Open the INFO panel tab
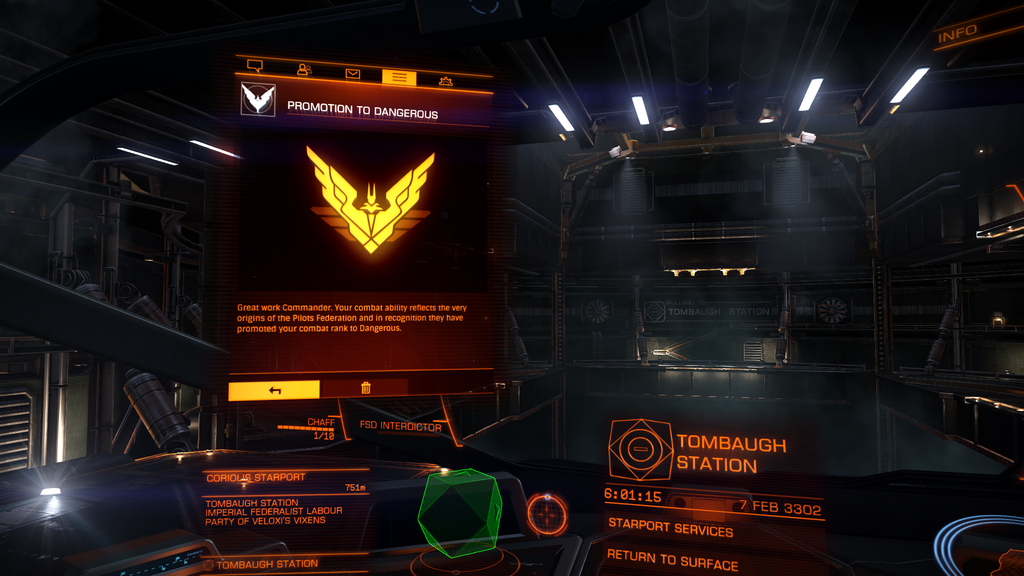Image resolution: width=1024 pixels, height=576 pixels. pos(957,35)
